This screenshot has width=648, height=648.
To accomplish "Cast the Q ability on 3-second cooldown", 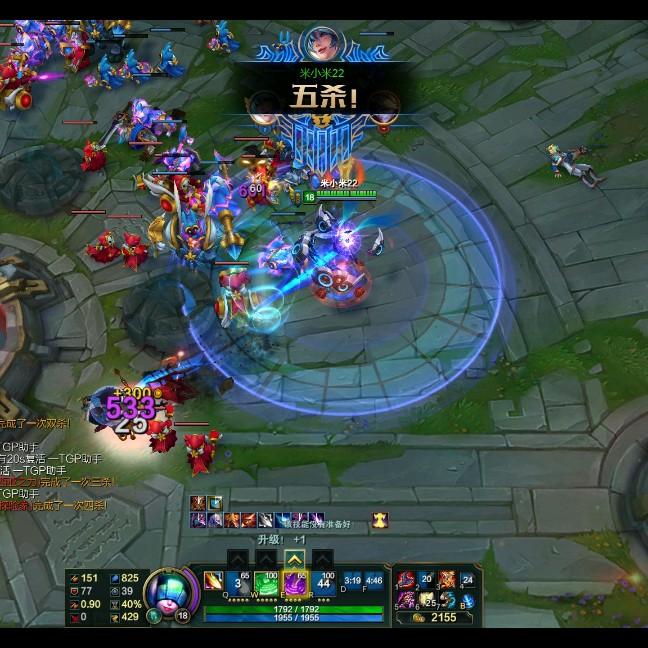I will [238, 582].
